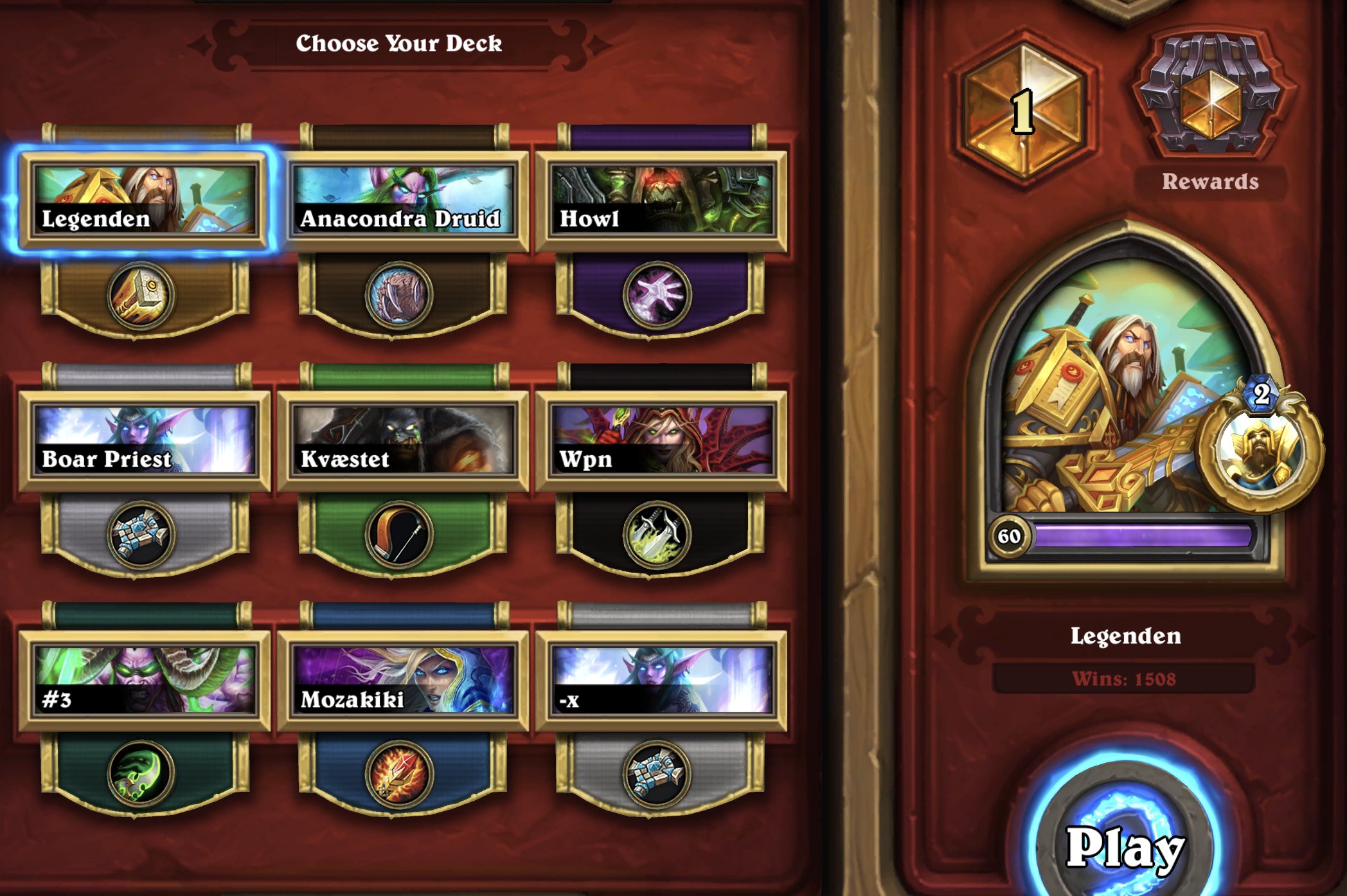
Task: Pick the Howl warlock deck
Action: click(x=661, y=200)
